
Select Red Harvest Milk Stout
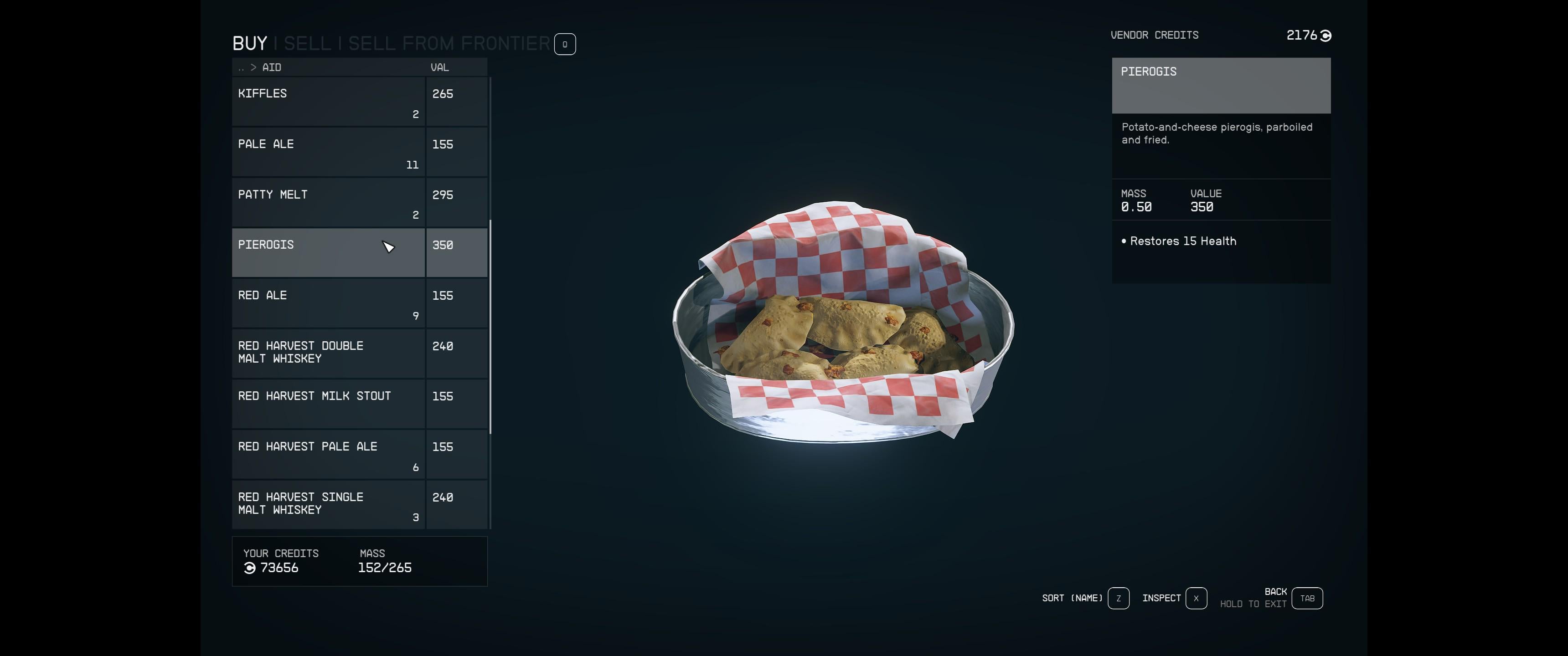pos(328,404)
